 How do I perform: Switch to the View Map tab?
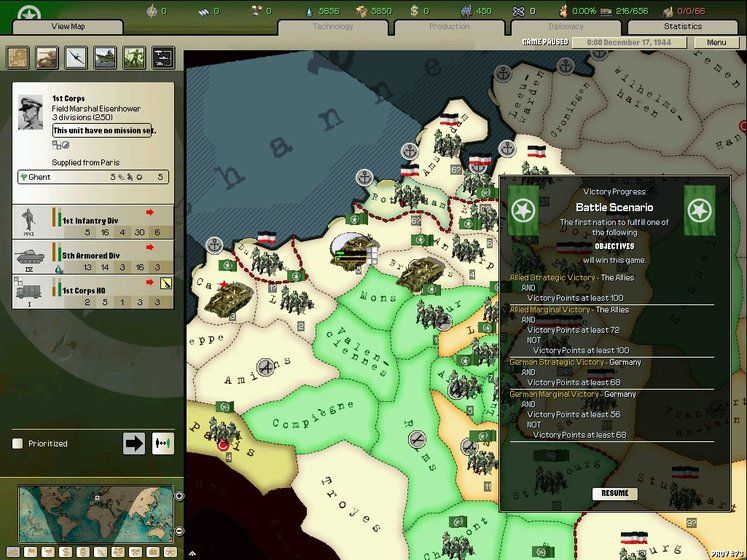pos(68,26)
